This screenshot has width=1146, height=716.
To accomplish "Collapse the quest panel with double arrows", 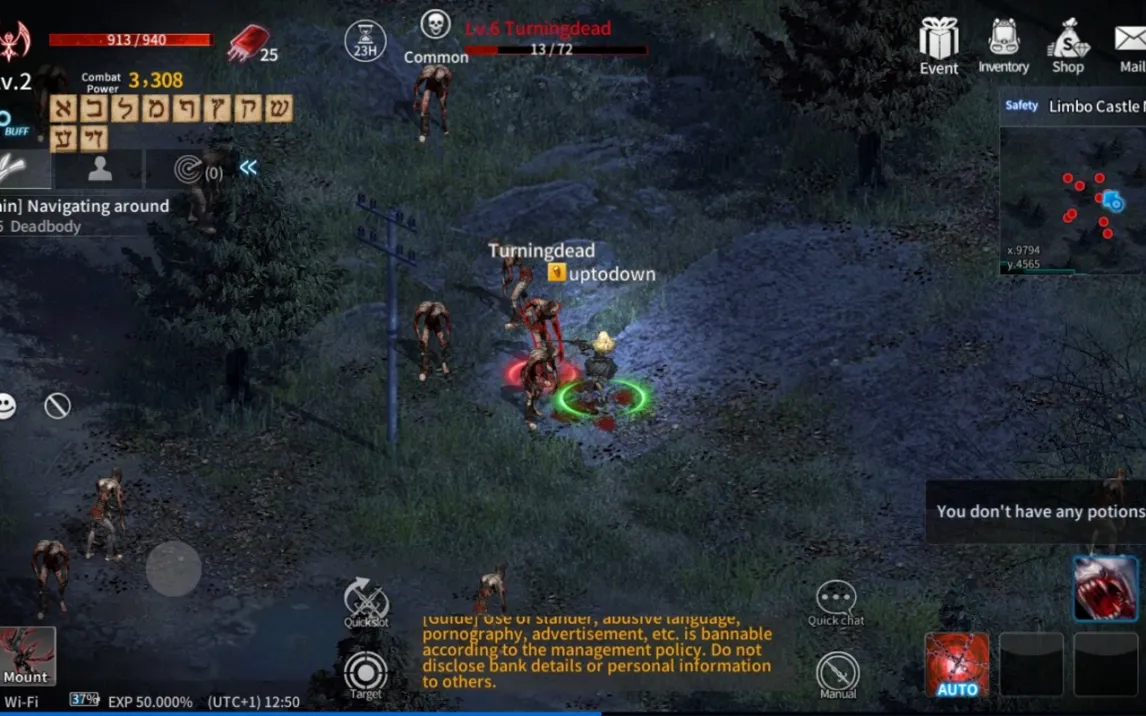I will [x=248, y=168].
